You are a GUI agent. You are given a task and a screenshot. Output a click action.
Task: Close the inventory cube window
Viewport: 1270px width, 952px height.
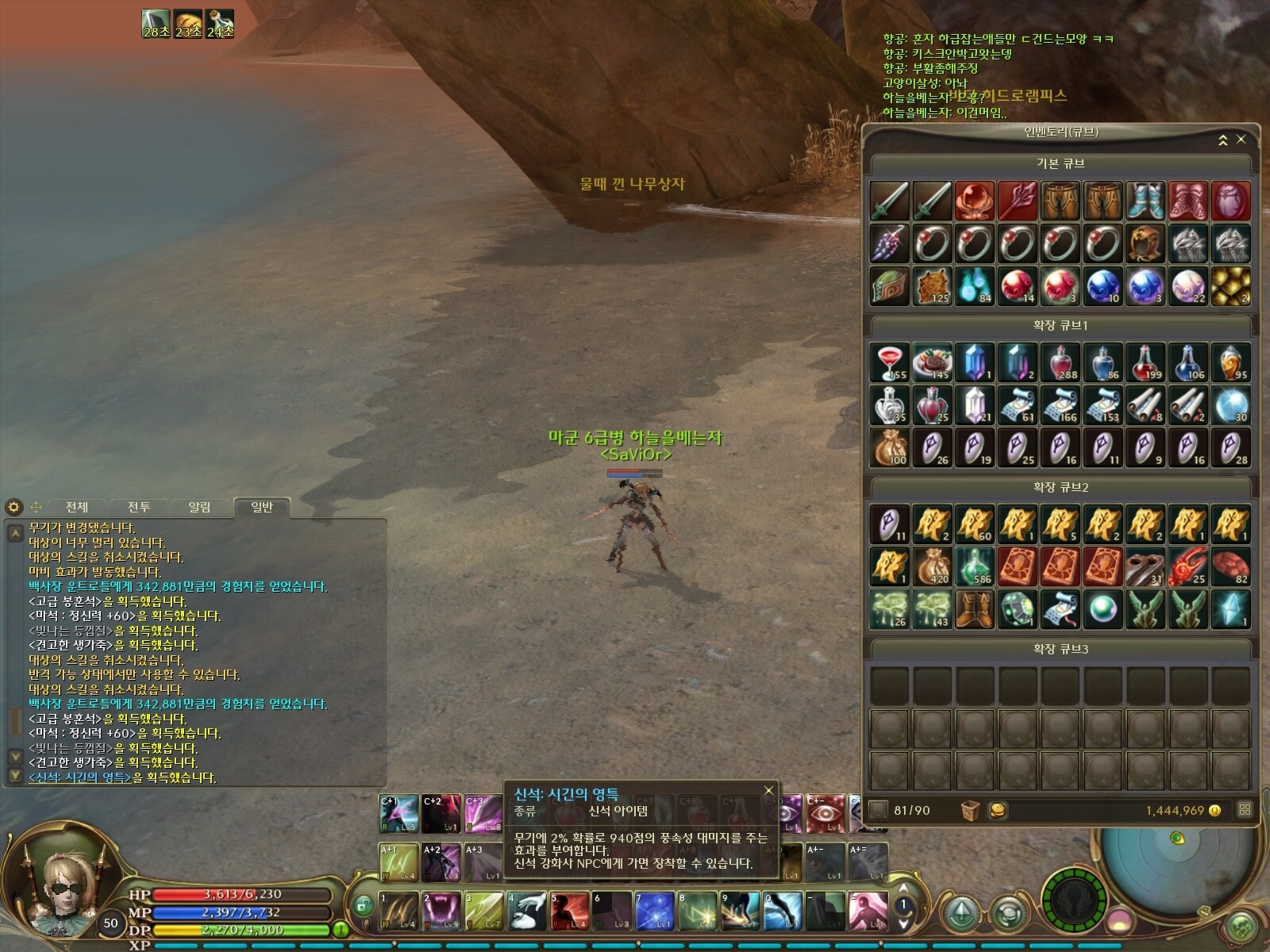coord(1241,140)
